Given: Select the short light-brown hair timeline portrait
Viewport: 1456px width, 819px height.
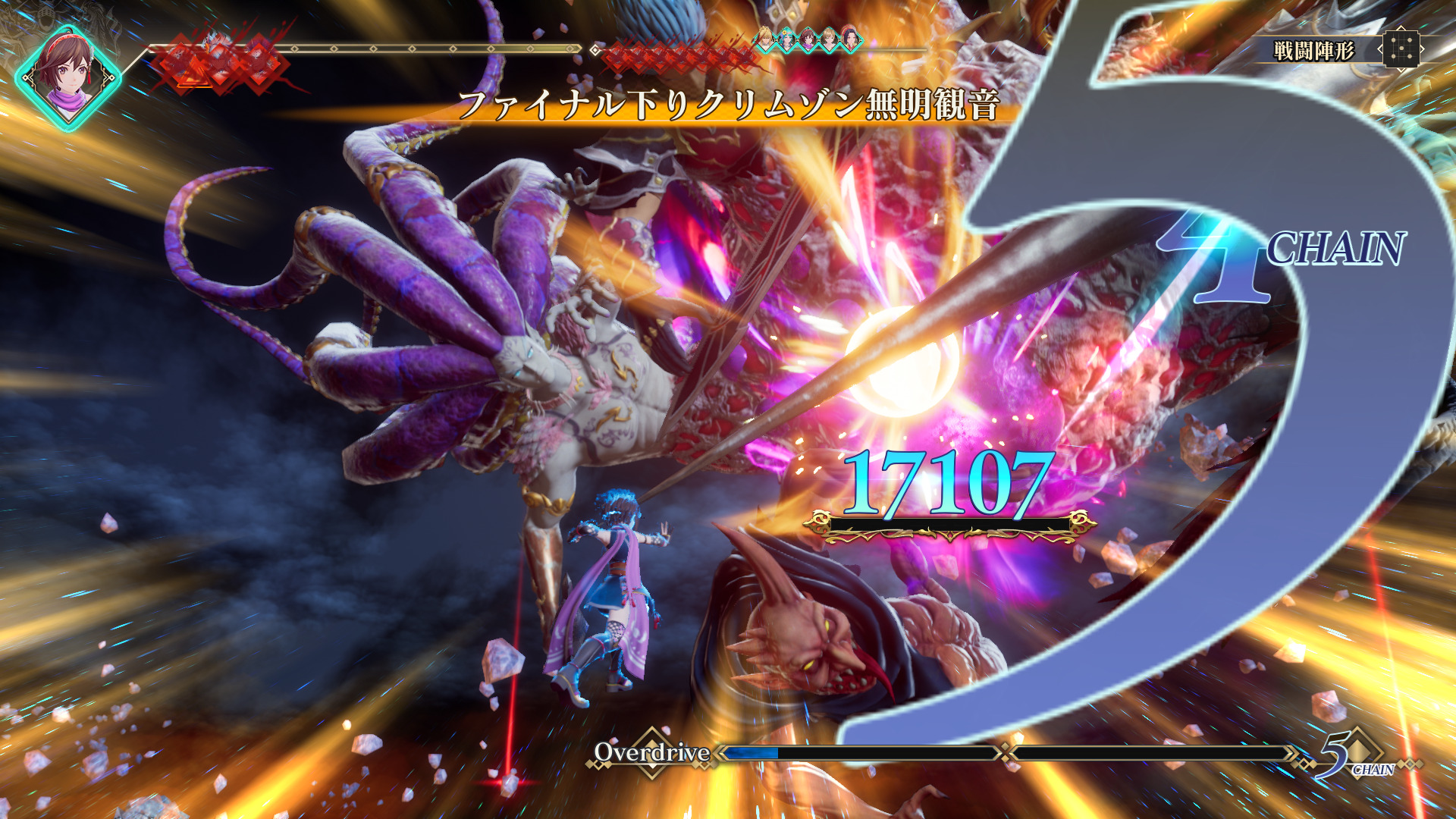Looking at the screenshot, I should tap(830, 39).
